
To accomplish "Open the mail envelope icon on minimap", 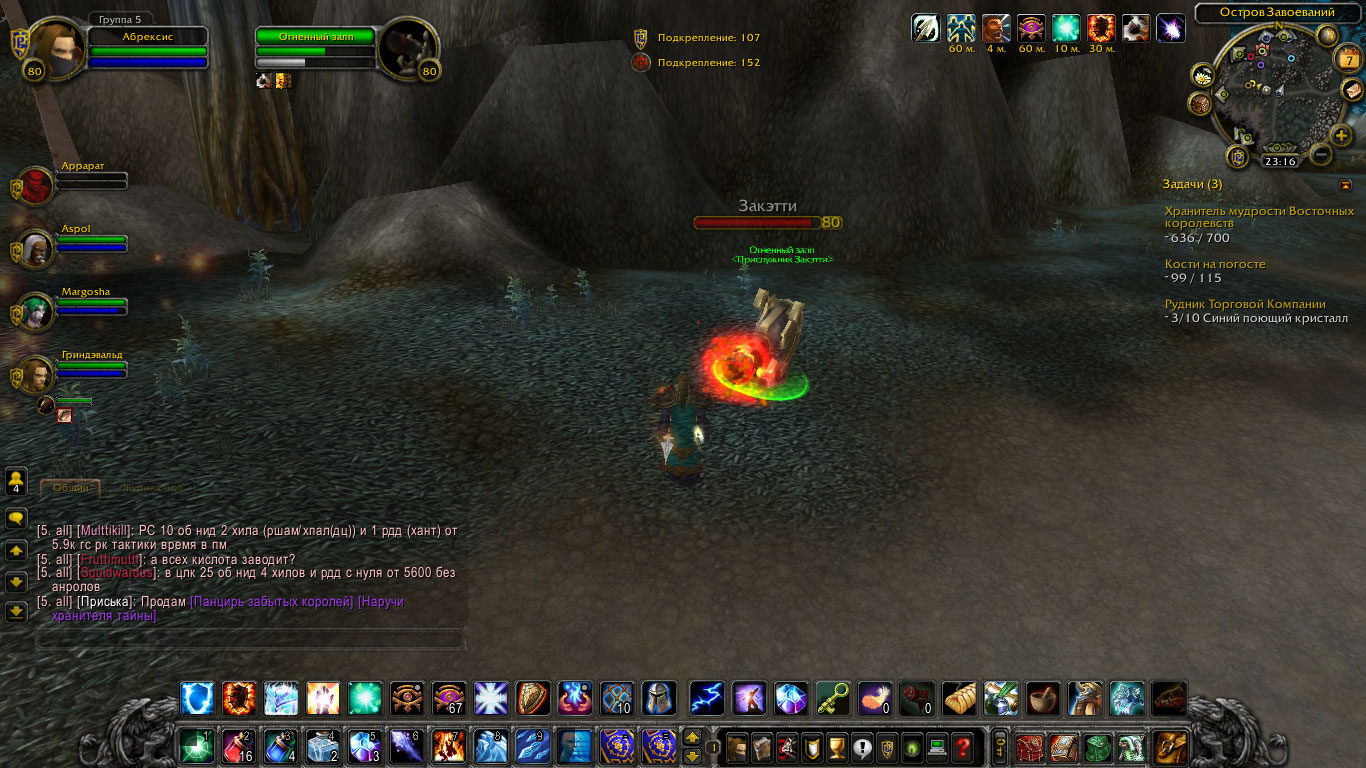I will [x=1353, y=91].
